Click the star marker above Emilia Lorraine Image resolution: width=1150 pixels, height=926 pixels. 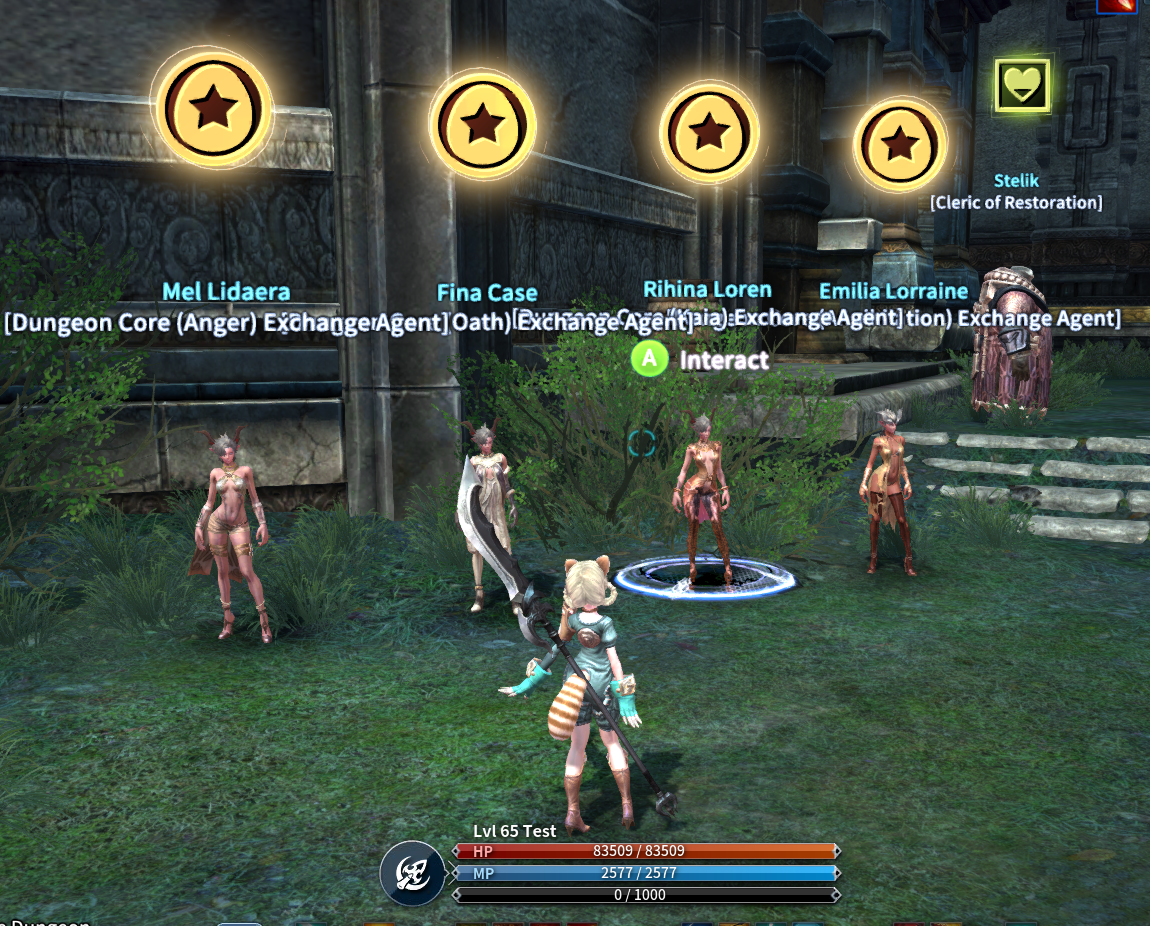pos(900,144)
